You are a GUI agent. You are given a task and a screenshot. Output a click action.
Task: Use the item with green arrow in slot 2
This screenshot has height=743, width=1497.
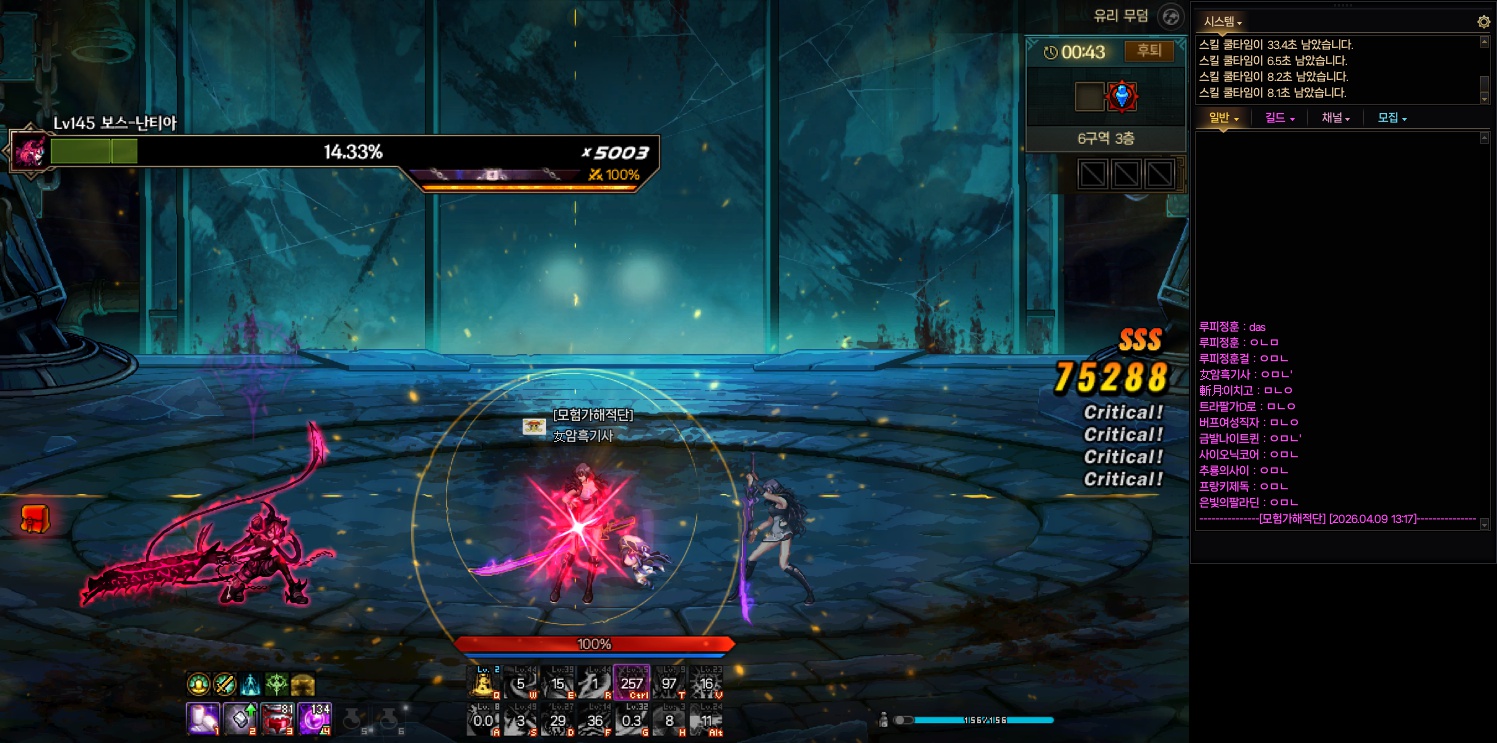click(x=240, y=718)
